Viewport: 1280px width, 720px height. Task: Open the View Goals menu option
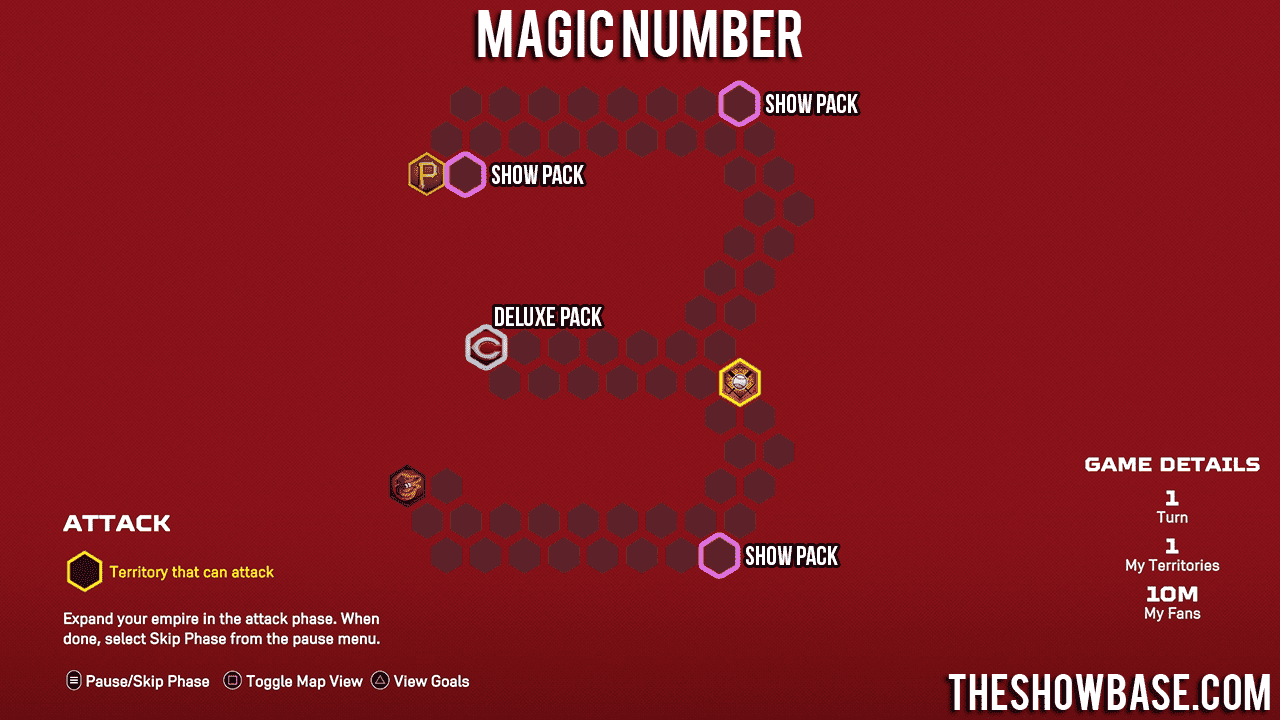[430, 681]
